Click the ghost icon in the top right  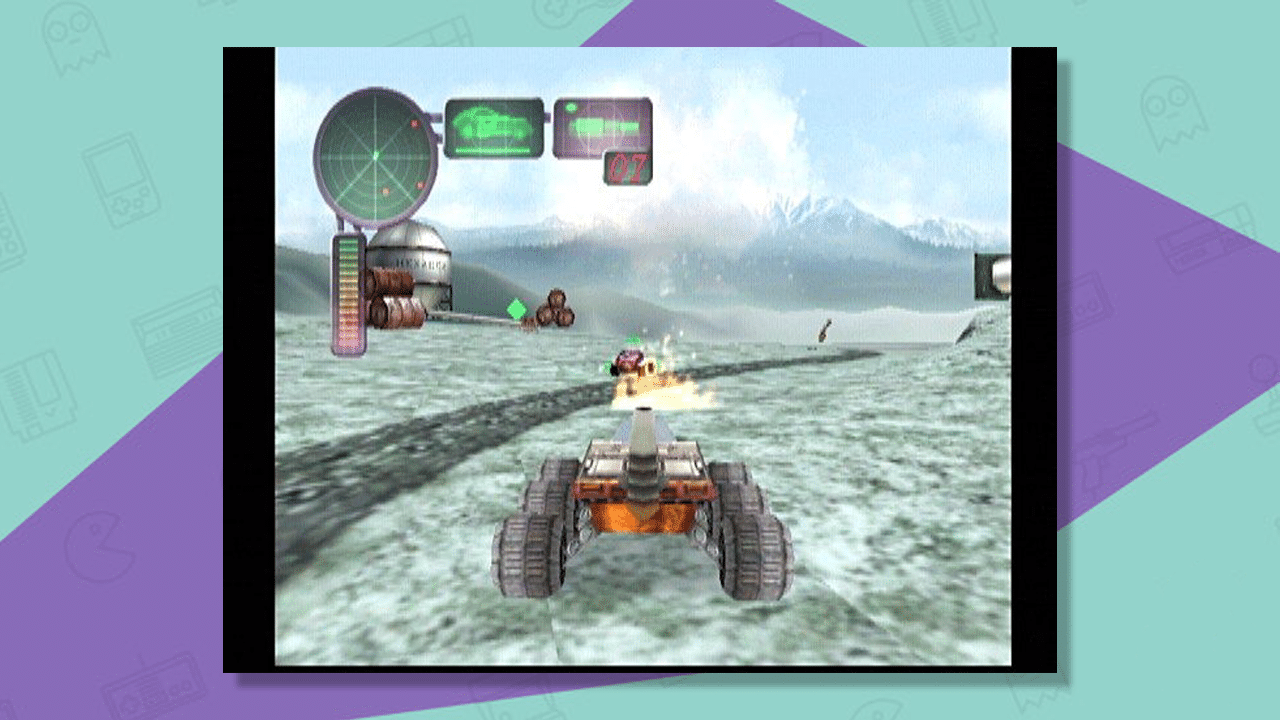[x=1172, y=111]
